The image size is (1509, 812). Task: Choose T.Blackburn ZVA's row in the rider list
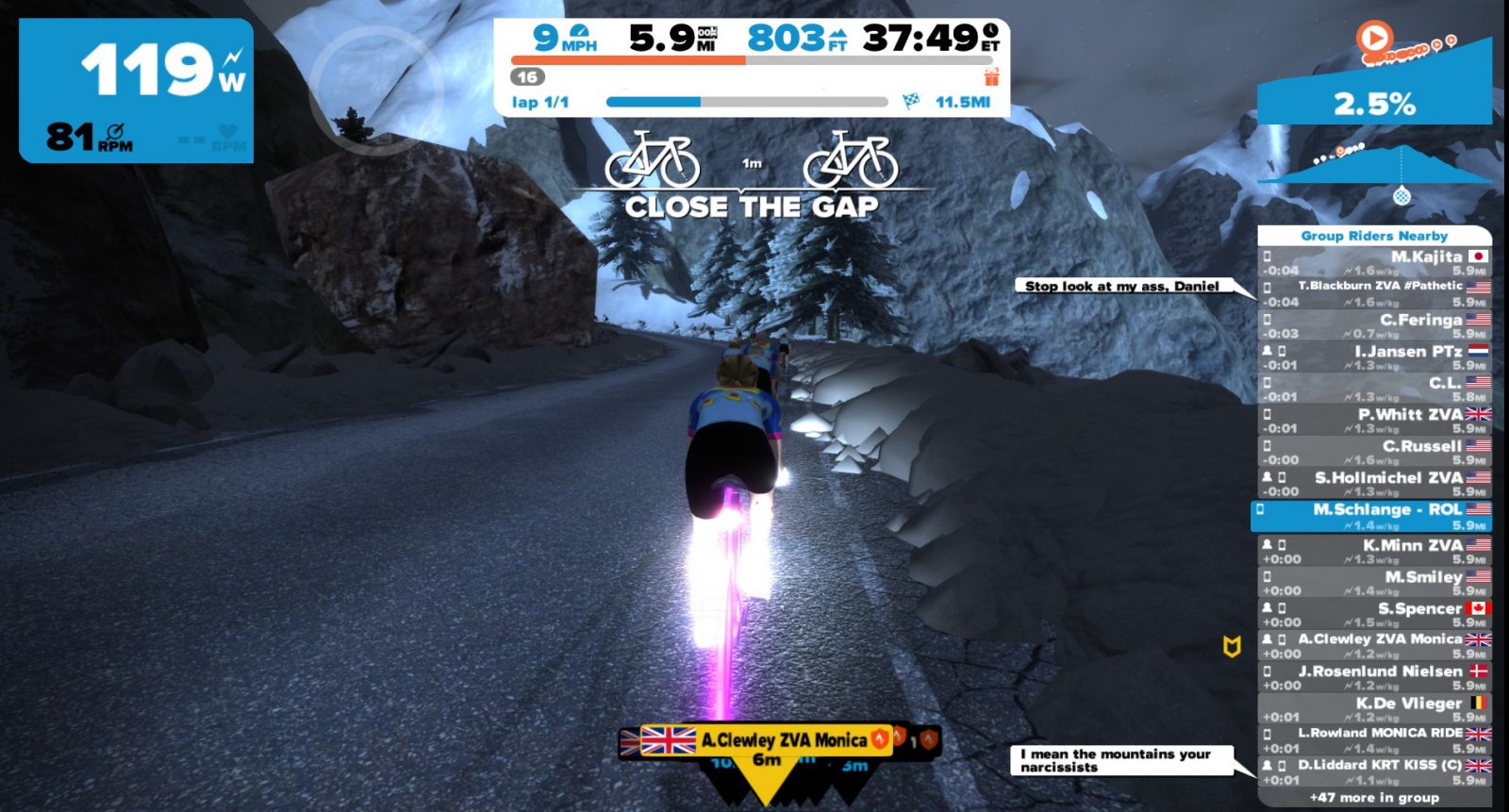(x=1374, y=293)
